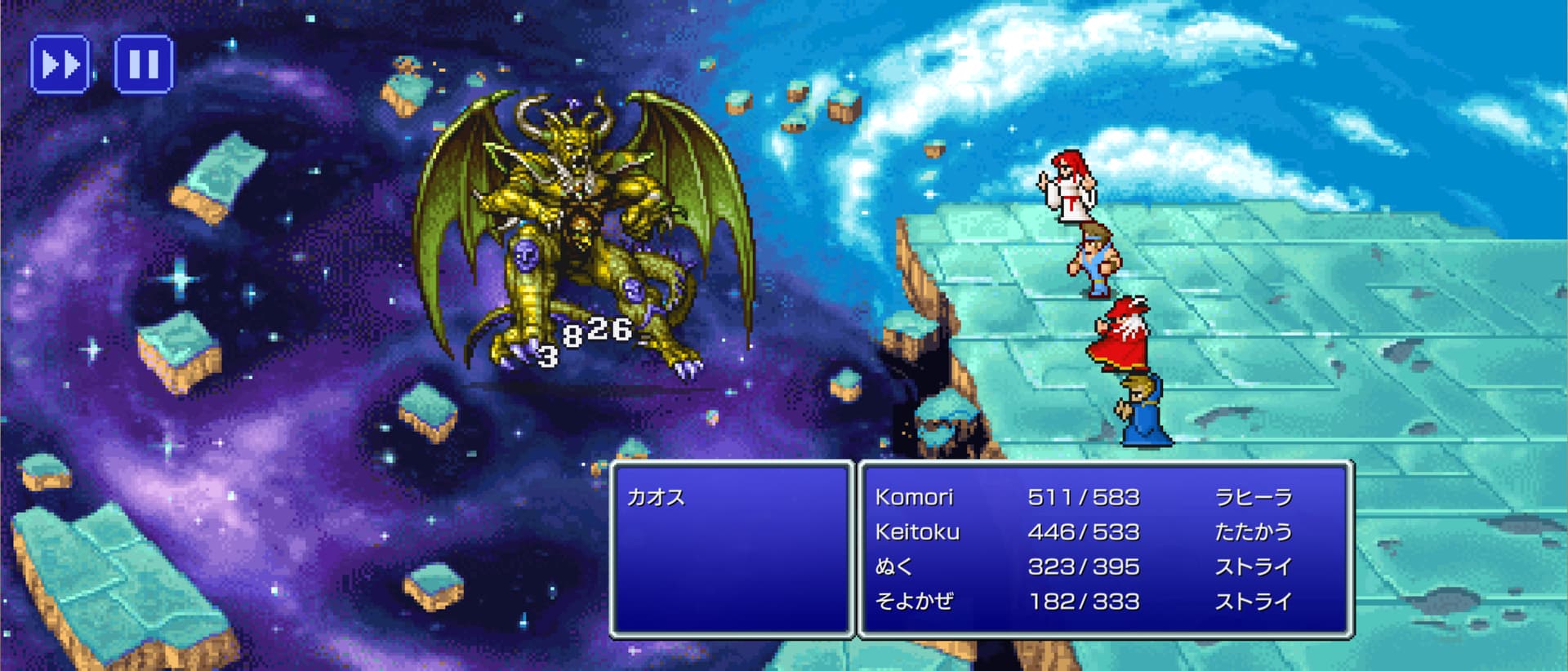
Task: Choose the そよかぜ party member row
Action: pos(1083,602)
